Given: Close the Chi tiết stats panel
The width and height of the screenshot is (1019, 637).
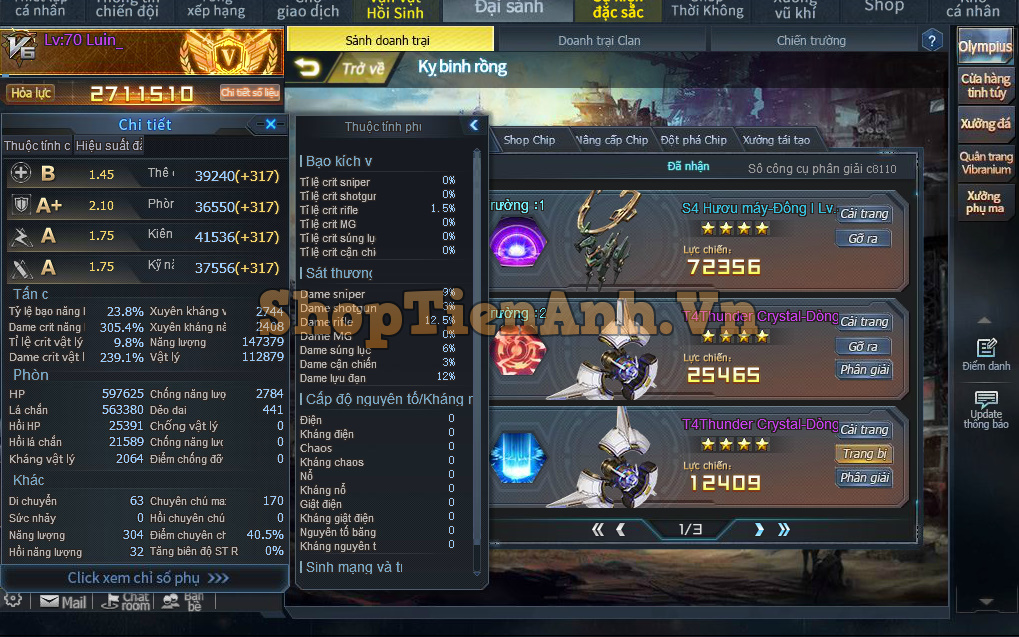Looking at the screenshot, I should point(270,124).
